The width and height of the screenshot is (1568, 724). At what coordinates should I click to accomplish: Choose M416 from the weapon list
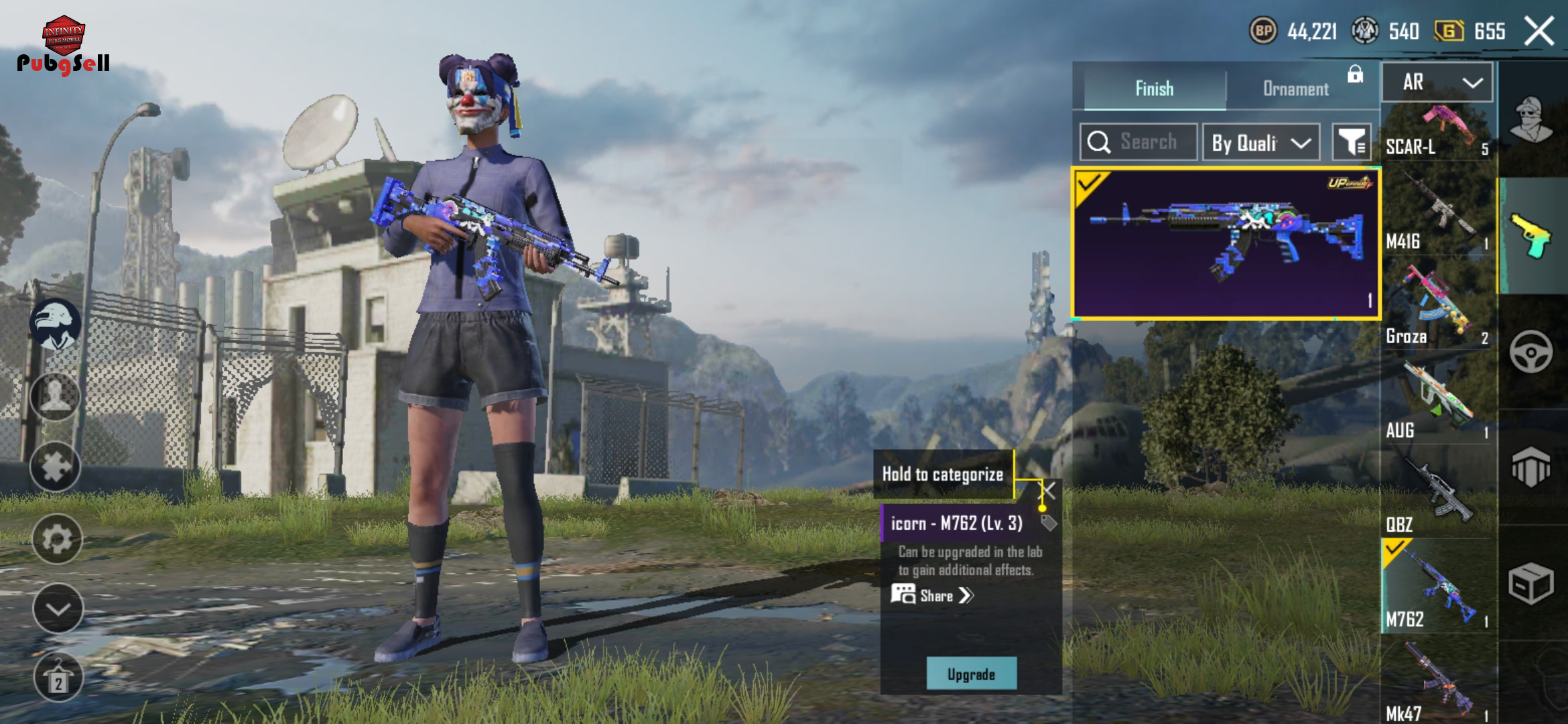click(1438, 215)
